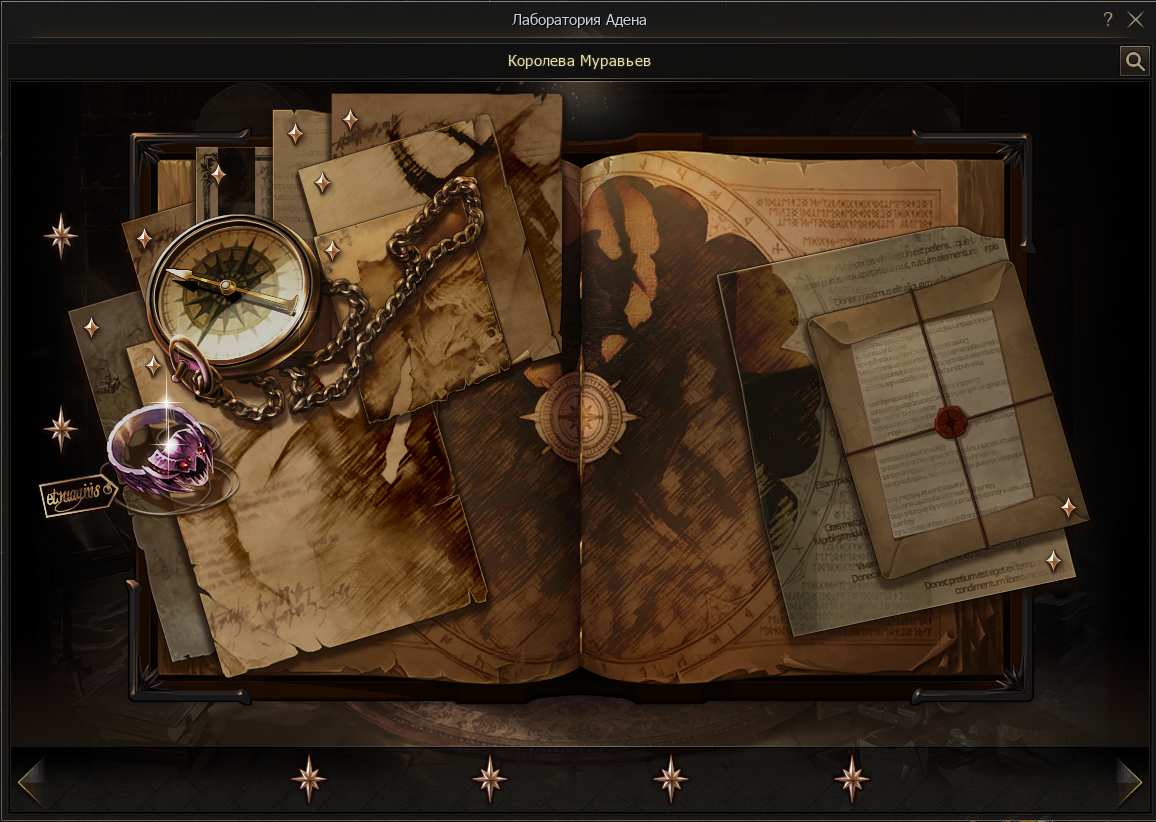Go to the next page arrow

pos(1129,780)
